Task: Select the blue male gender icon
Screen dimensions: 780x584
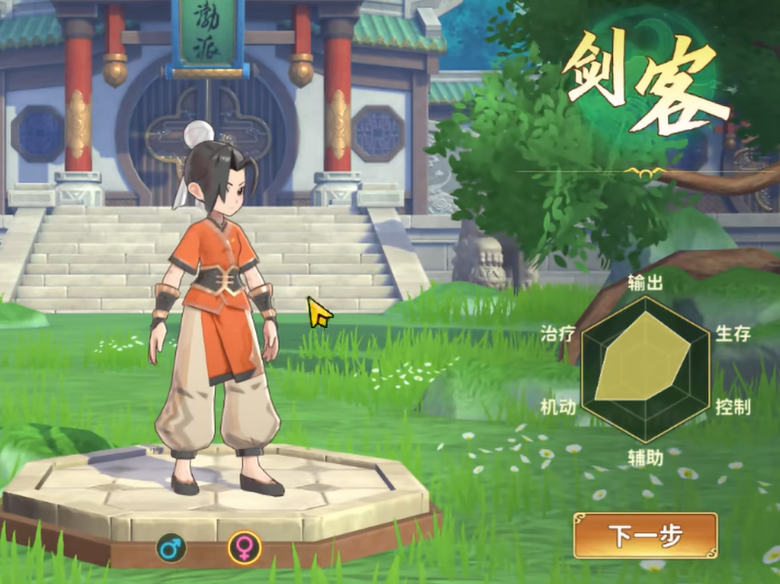Action: tap(171, 547)
